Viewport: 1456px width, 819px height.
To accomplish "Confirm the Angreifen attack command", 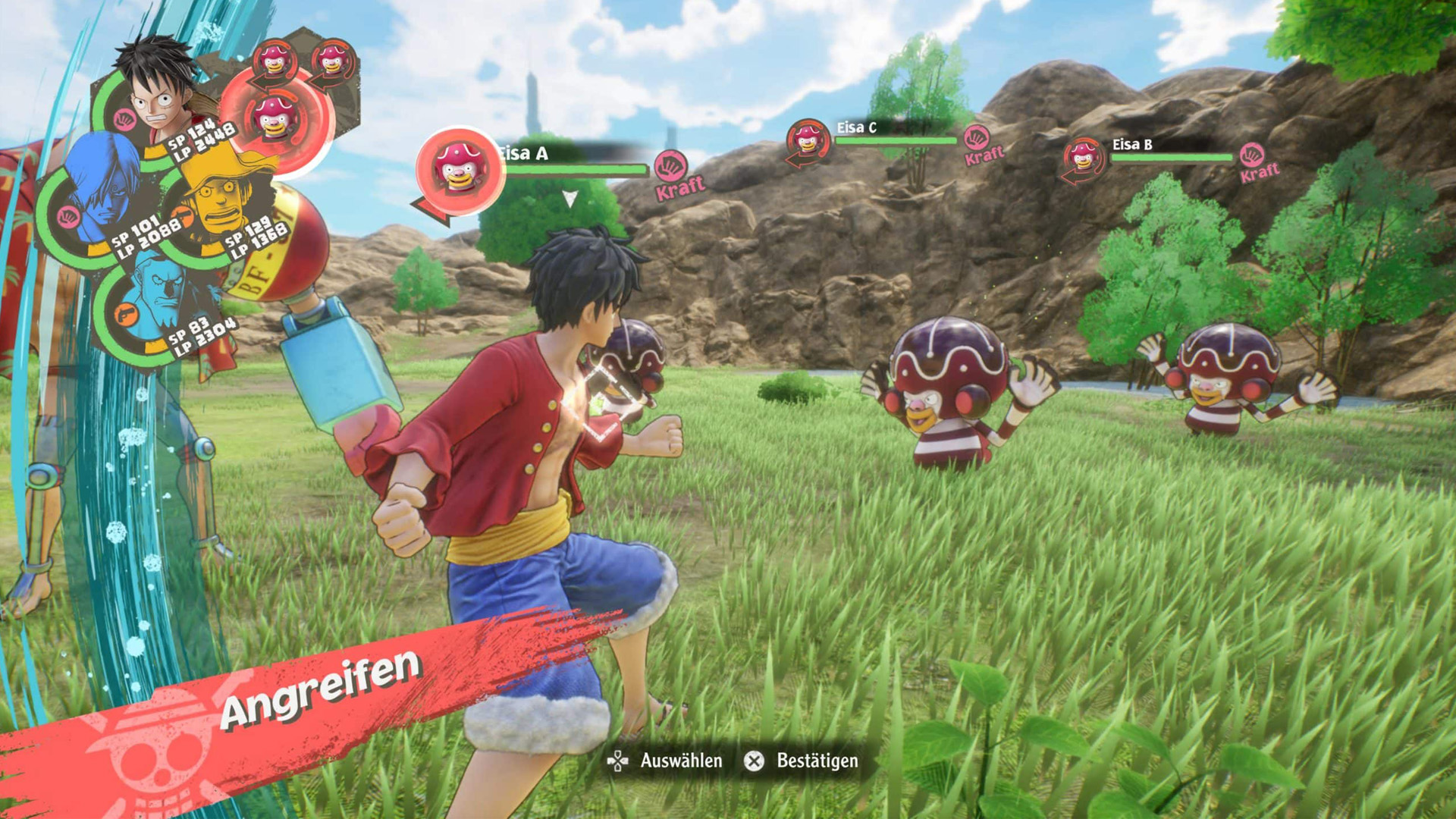I will pos(318,689).
